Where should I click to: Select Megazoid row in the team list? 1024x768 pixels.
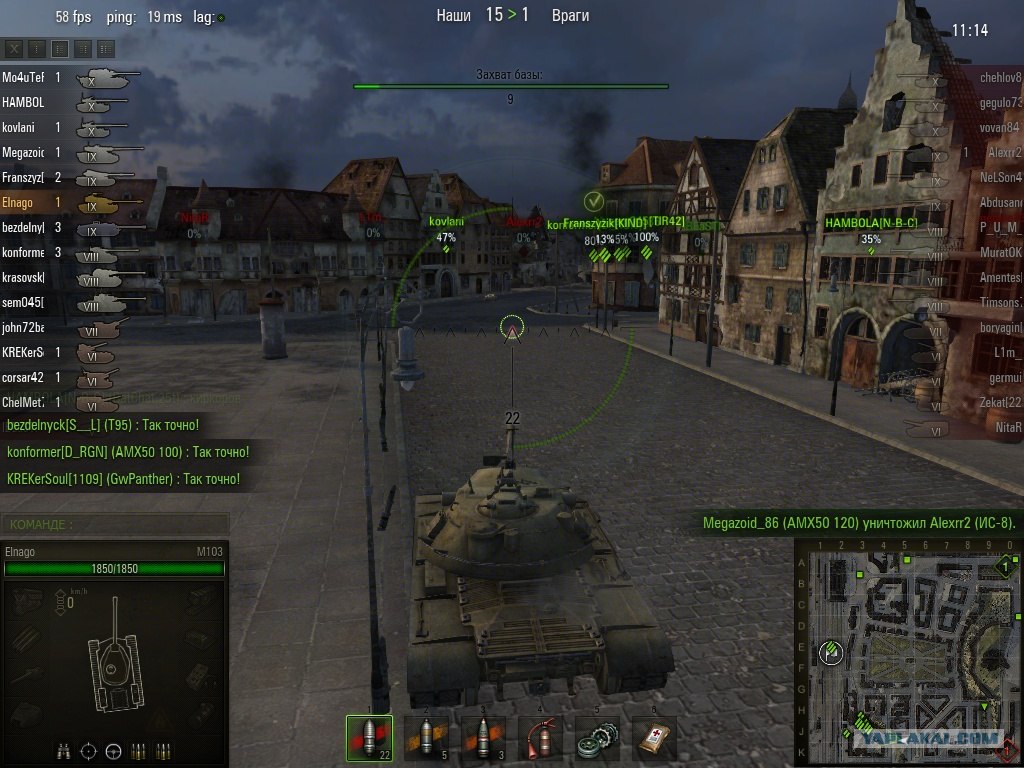point(24,152)
